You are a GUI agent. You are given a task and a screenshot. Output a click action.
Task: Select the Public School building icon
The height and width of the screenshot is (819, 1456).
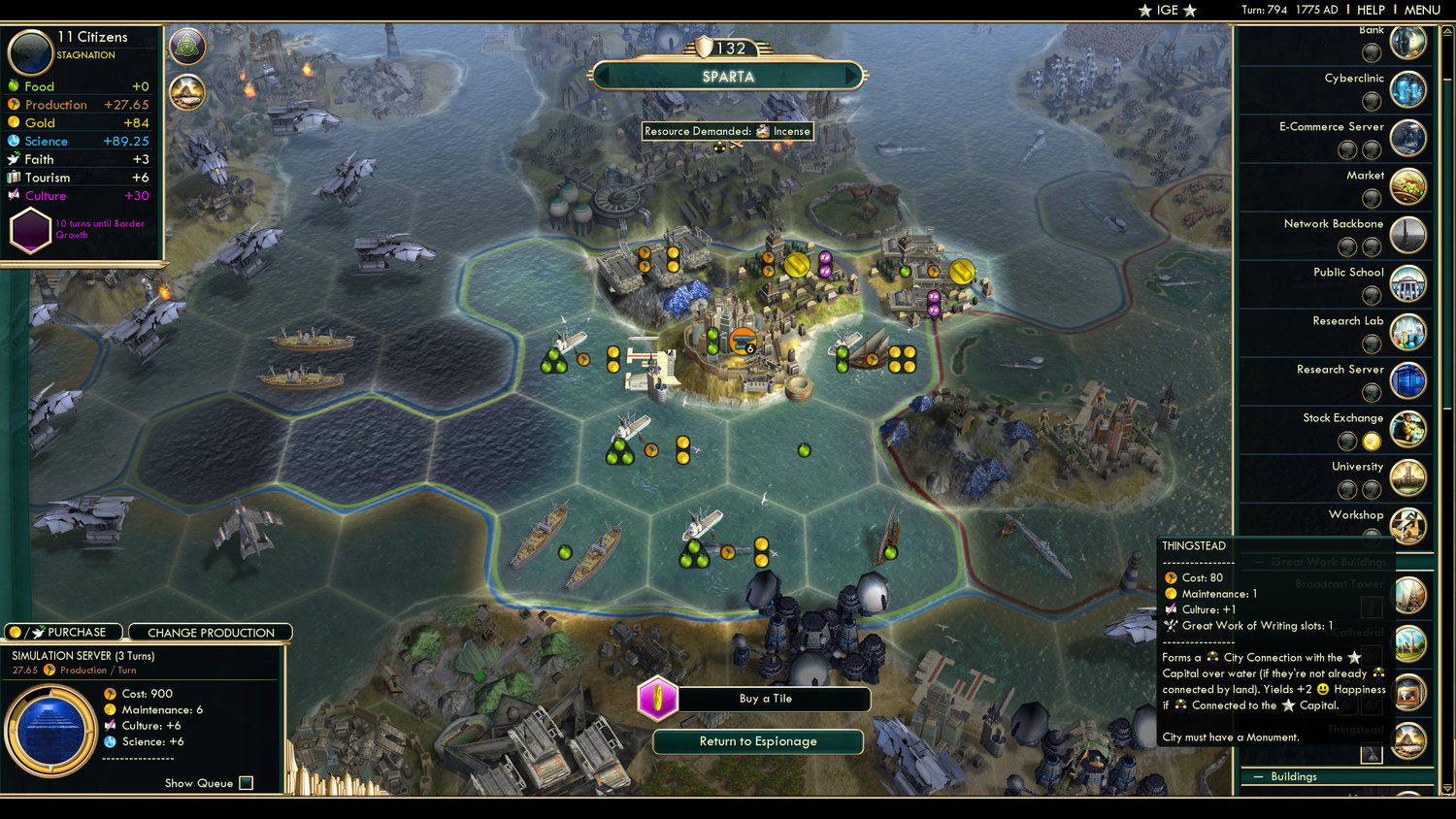1408,283
